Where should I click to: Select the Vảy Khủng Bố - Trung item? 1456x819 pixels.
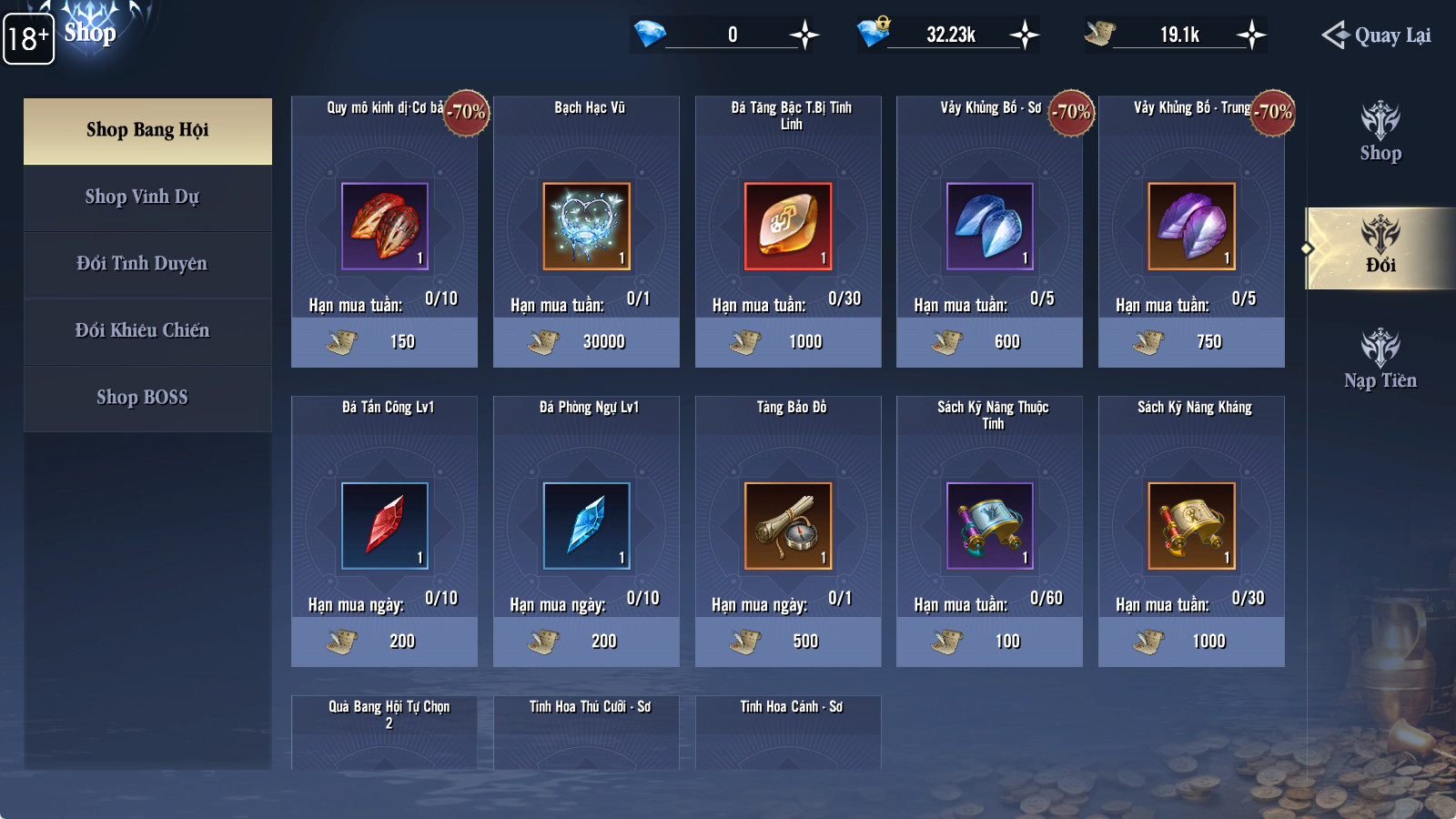1192,227
